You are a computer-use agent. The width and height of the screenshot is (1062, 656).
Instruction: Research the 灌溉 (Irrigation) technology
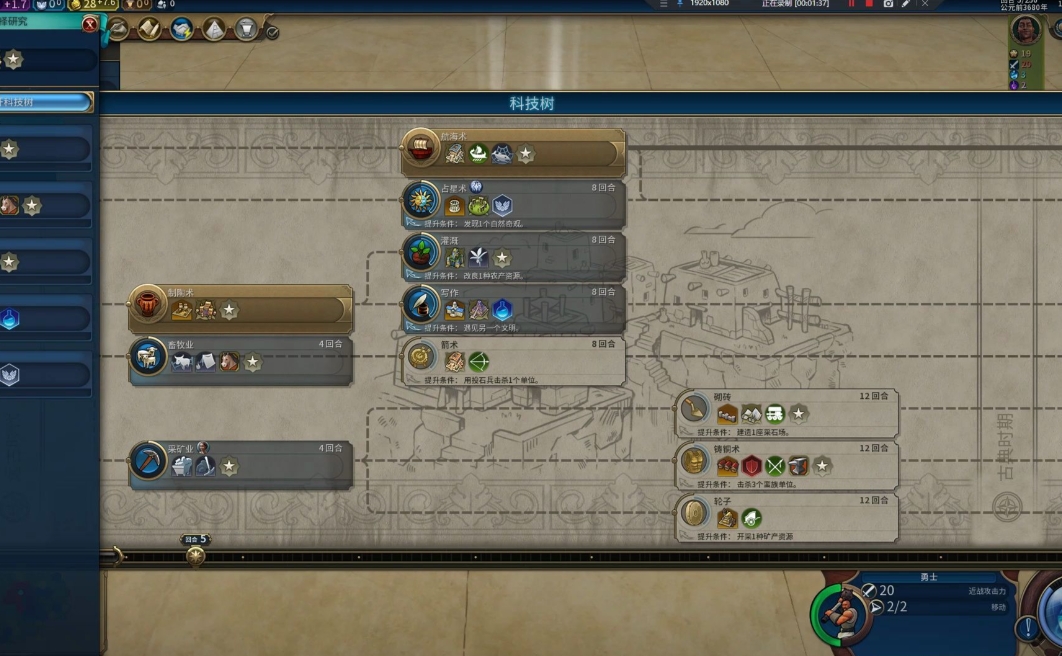[x=513, y=256]
